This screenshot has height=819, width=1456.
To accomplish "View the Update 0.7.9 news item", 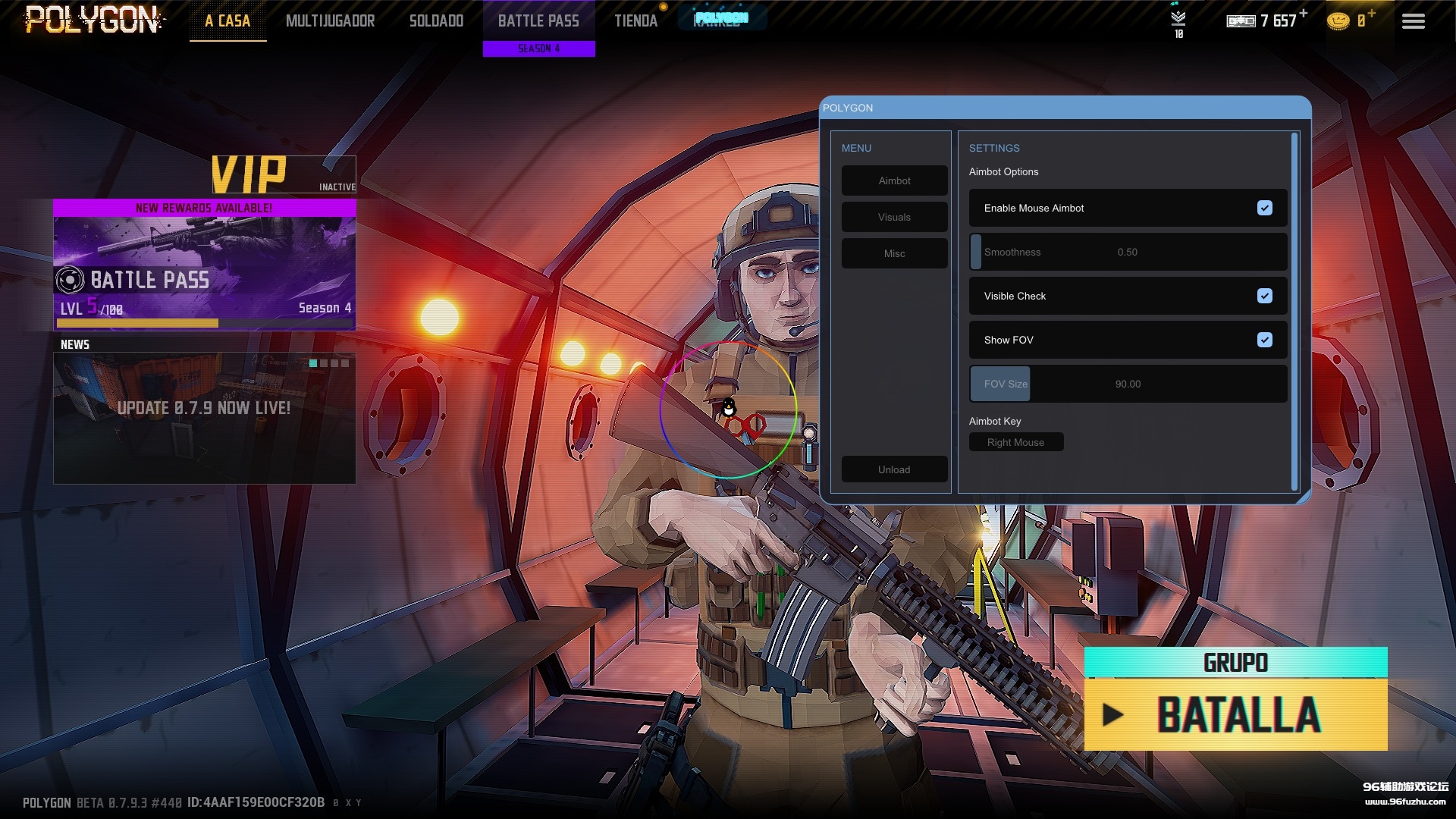I will point(204,417).
